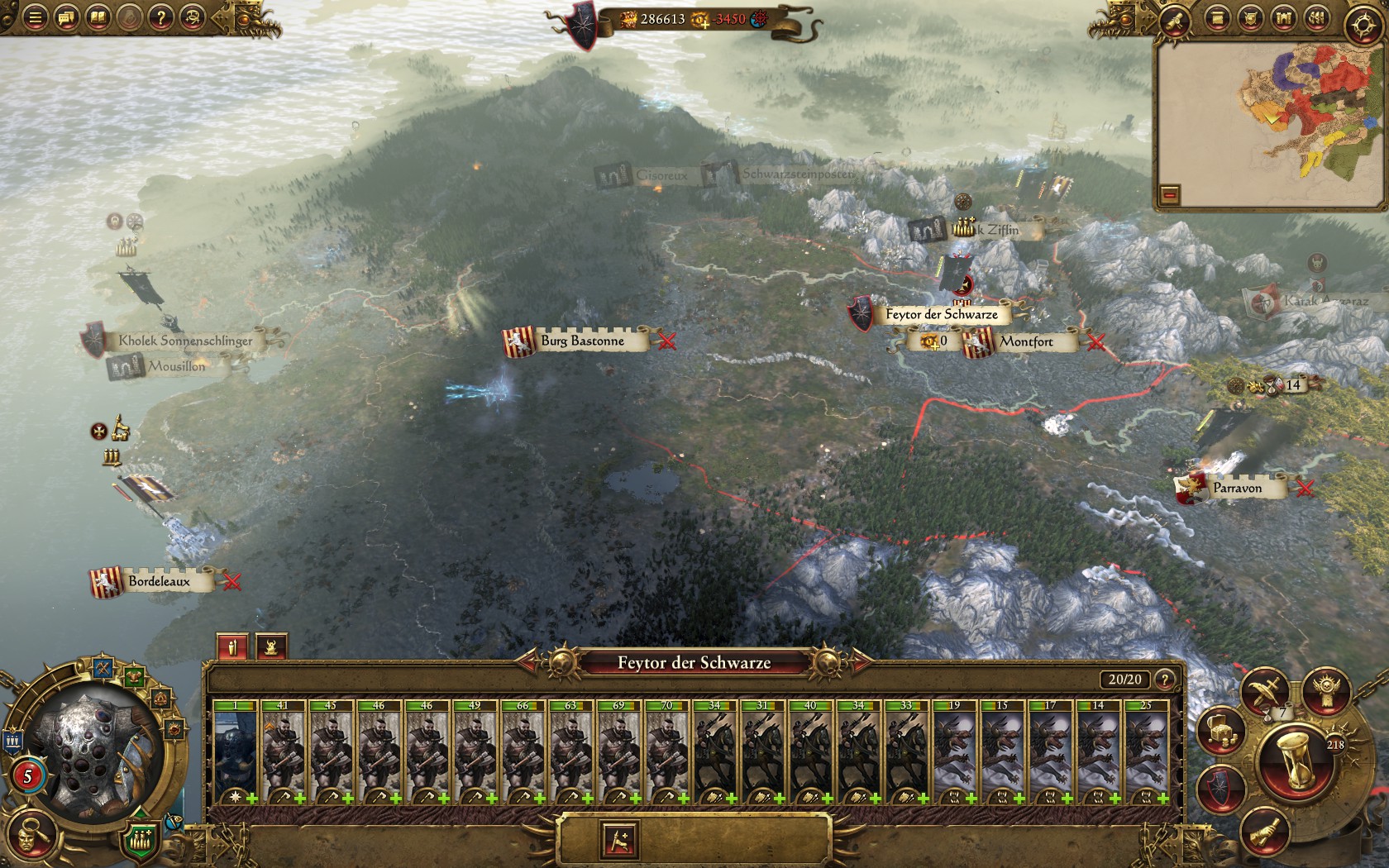Image resolution: width=1389 pixels, height=868 pixels.
Task: Click the question mark help button
Action: pos(161,17)
